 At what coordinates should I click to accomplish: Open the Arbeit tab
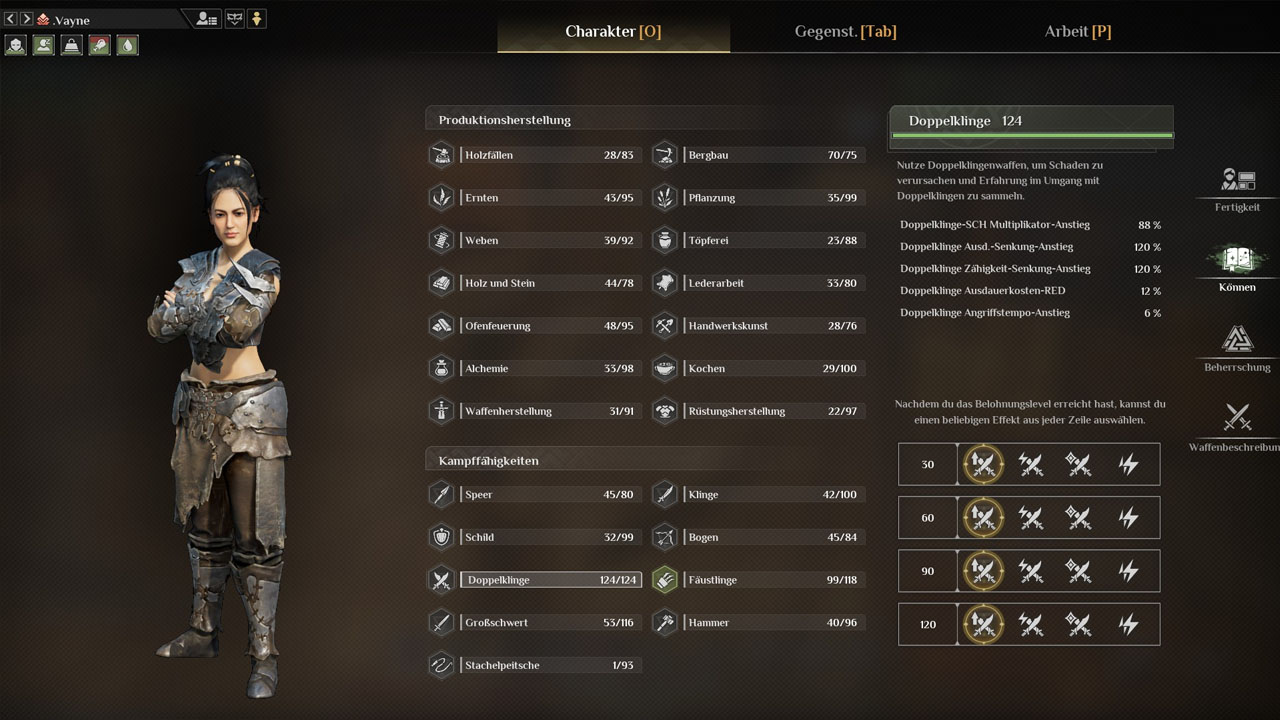[x=1077, y=31]
